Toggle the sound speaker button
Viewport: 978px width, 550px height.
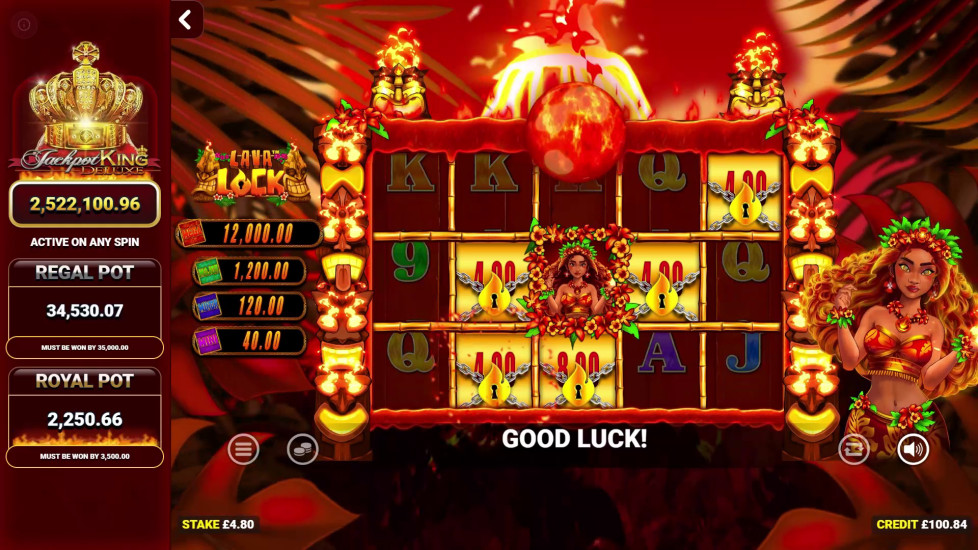[x=912, y=449]
